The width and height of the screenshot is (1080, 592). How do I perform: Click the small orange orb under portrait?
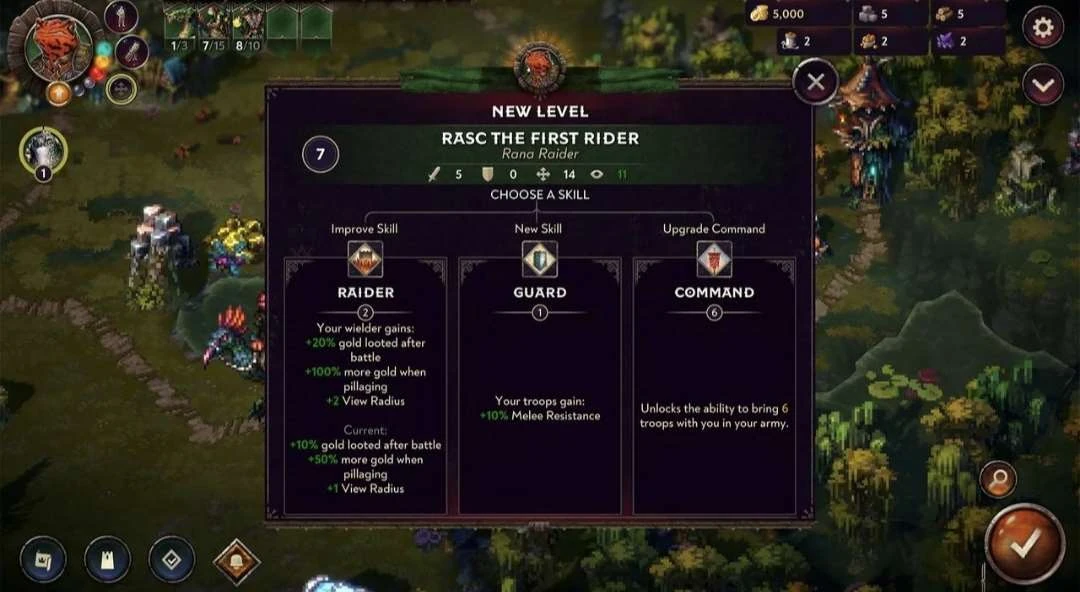pyautogui.click(x=58, y=93)
